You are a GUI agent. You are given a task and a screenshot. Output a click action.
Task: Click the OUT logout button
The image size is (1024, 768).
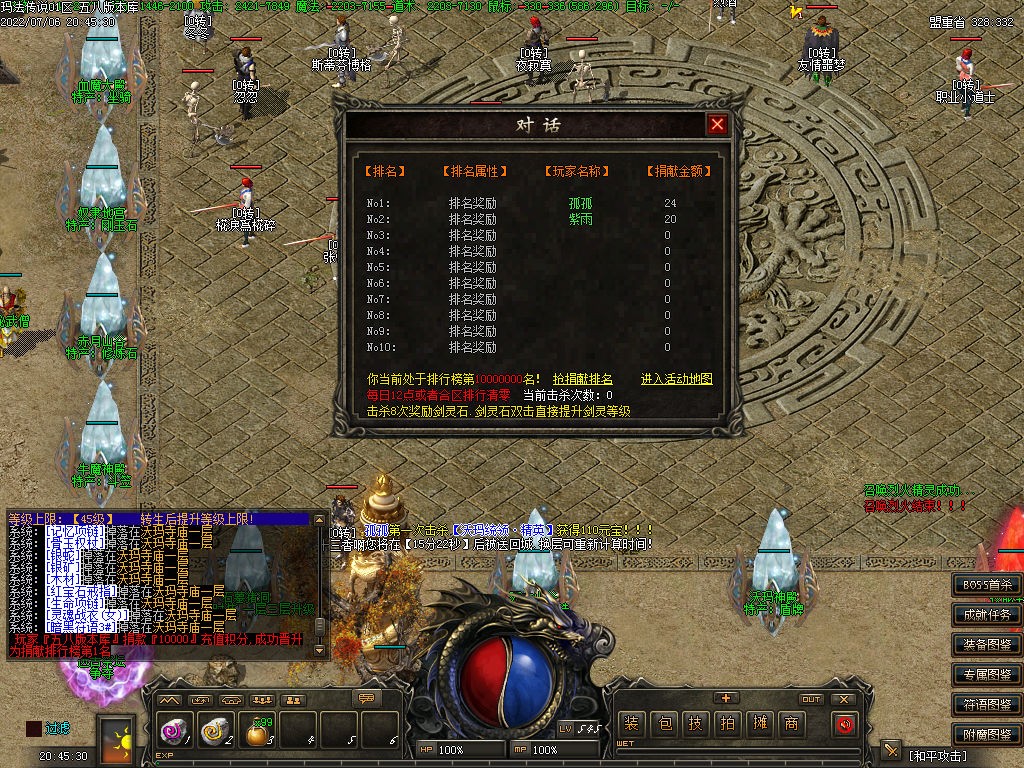811,699
